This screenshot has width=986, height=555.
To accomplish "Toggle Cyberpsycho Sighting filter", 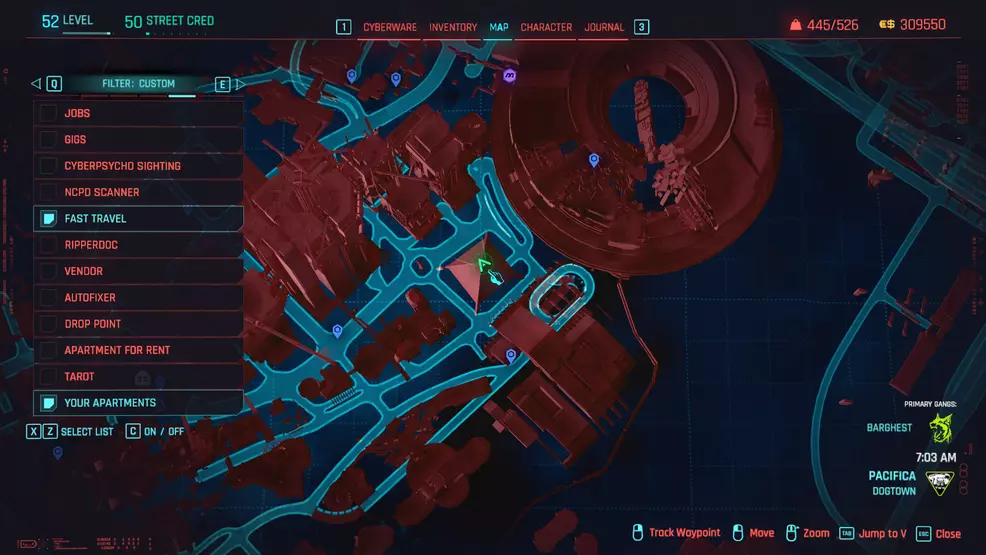I will tap(48, 166).
